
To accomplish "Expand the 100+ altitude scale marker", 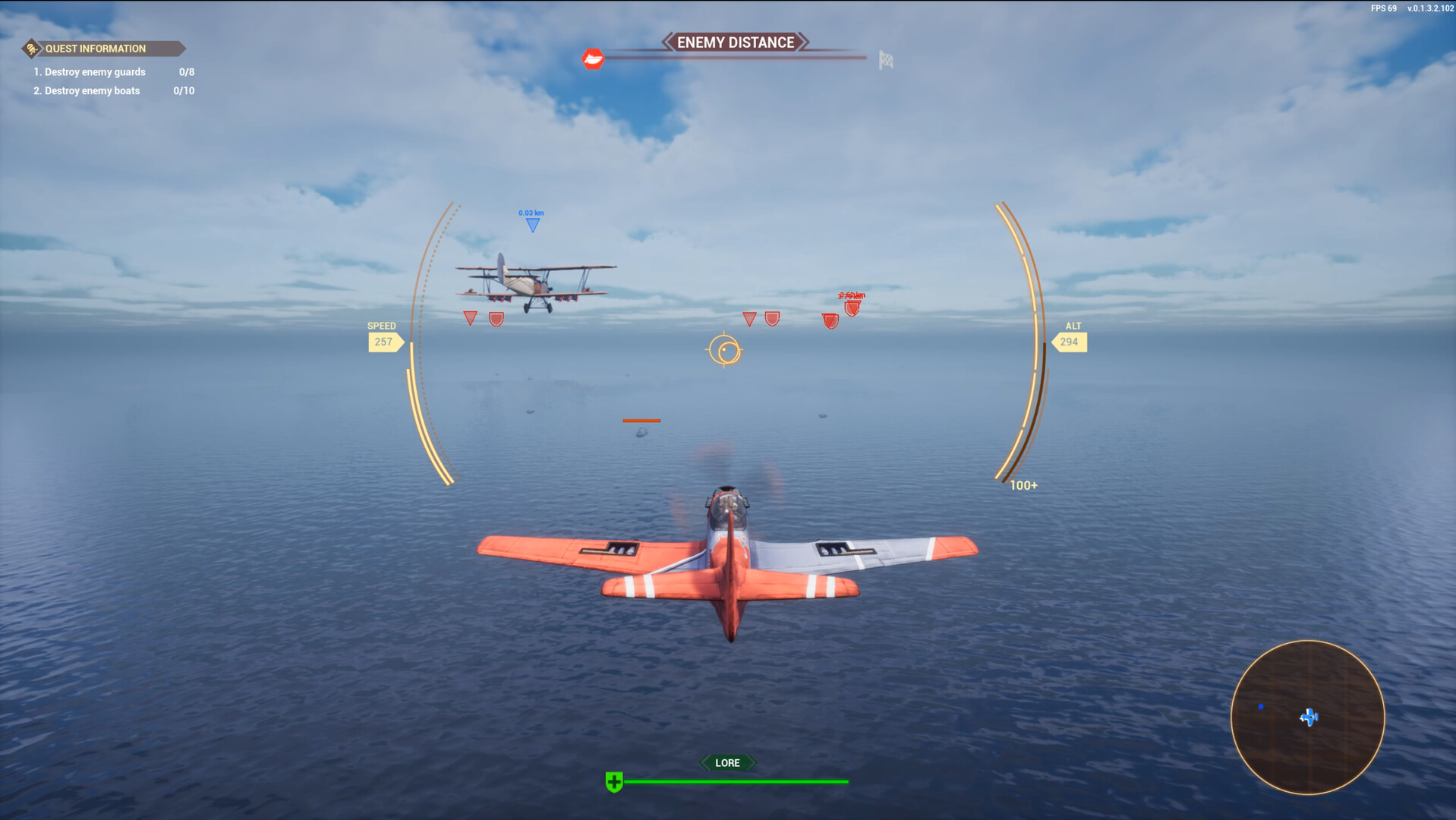I will point(1023,484).
